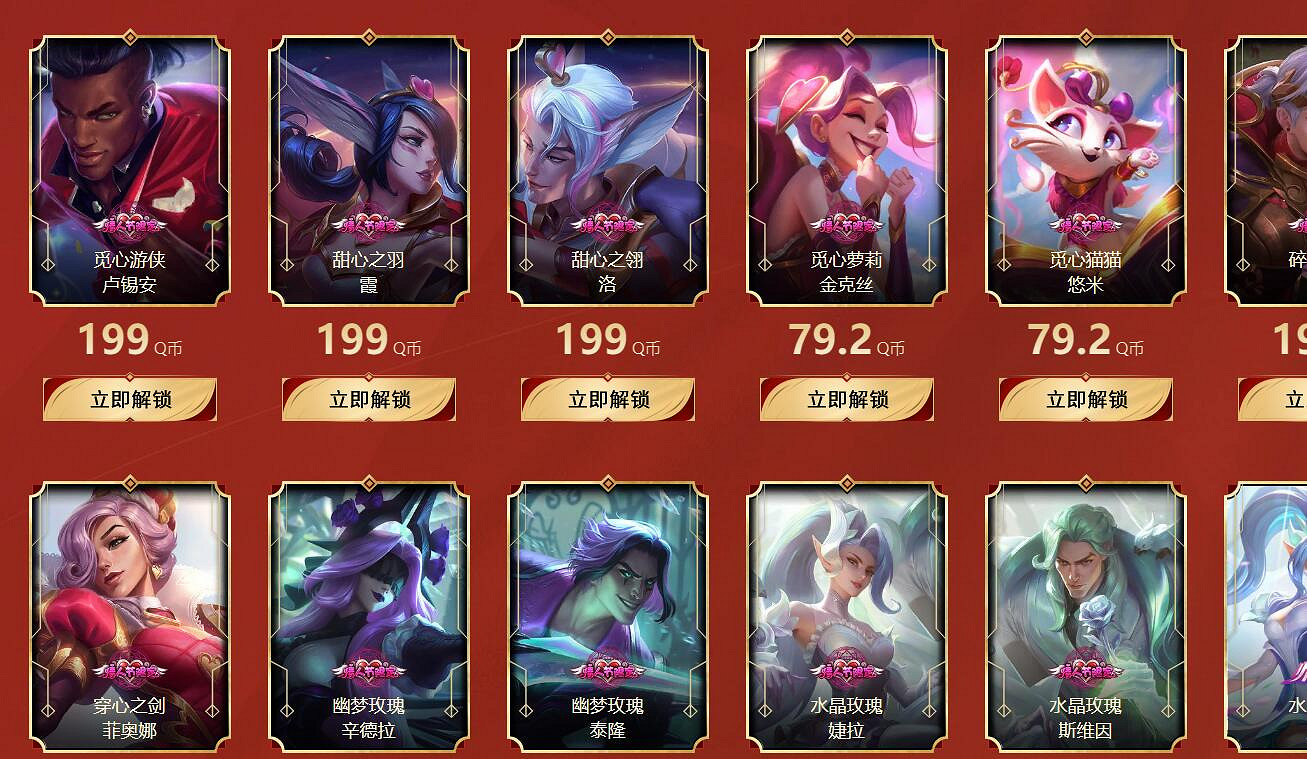Unlock the Lucian skin with 立即解锁
Viewport: 1307px width, 759px height.
(130, 399)
